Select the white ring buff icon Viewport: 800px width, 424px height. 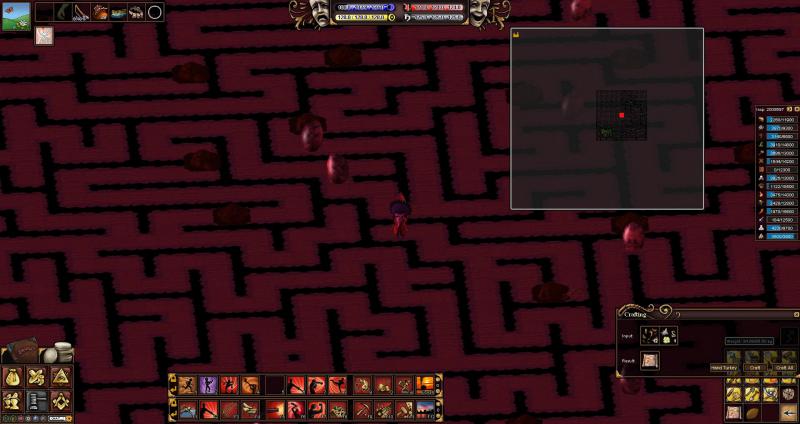(155, 12)
